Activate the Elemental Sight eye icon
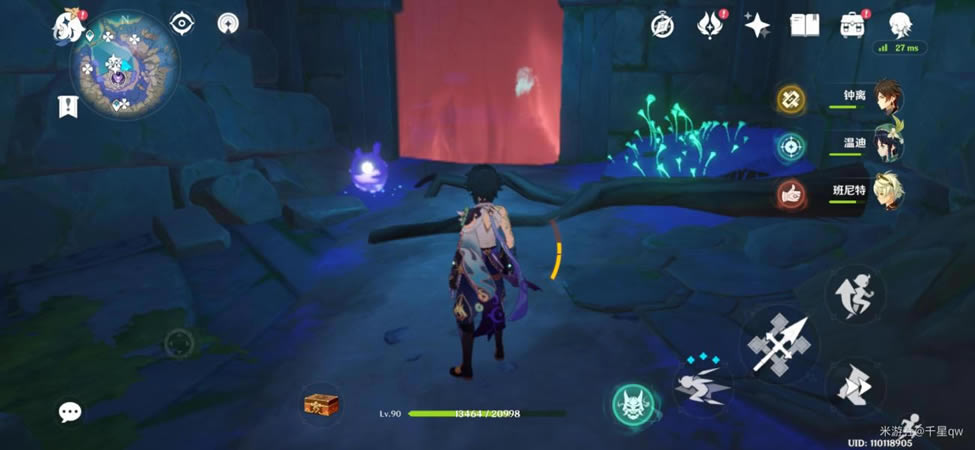 (182, 23)
